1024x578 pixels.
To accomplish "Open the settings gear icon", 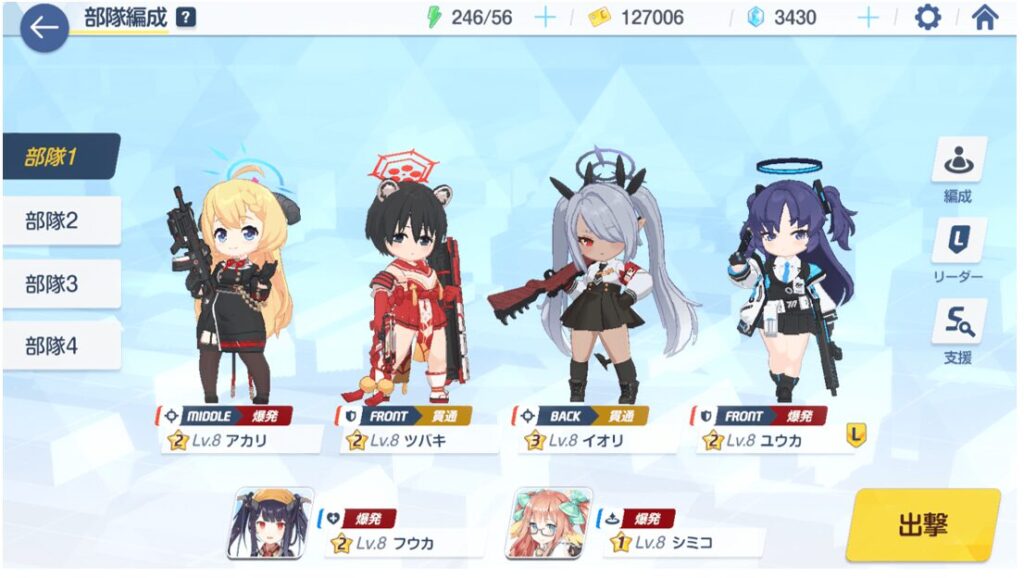I will tap(928, 18).
